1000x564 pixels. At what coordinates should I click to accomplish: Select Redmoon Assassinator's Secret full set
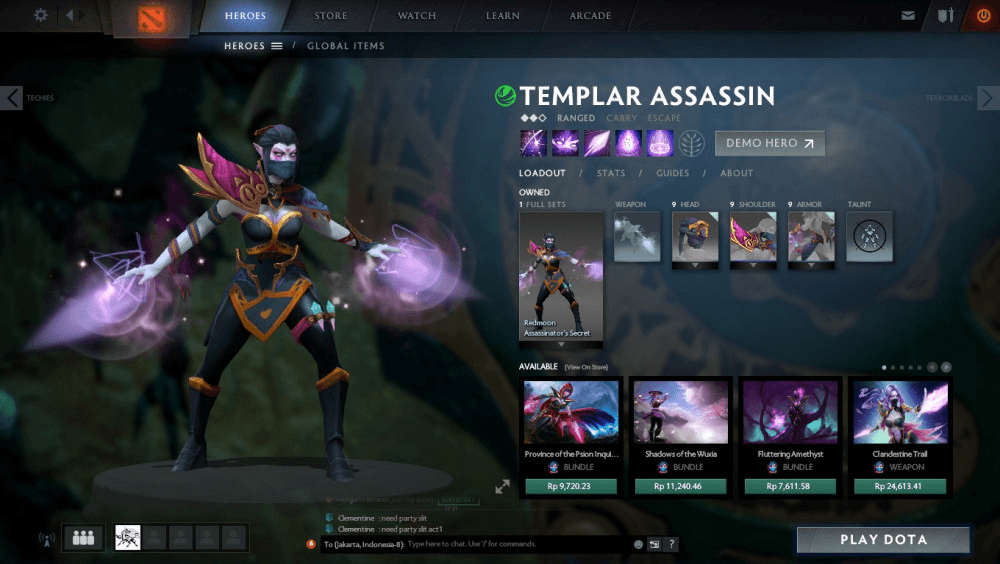(x=561, y=275)
